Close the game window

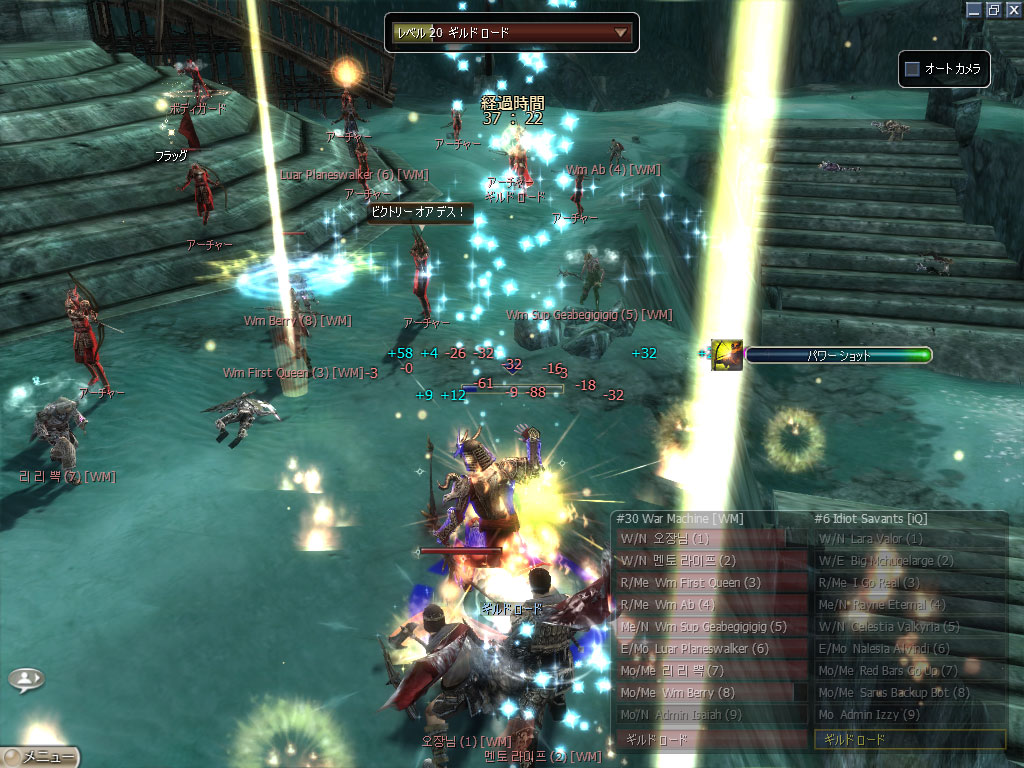[1012, 9]
